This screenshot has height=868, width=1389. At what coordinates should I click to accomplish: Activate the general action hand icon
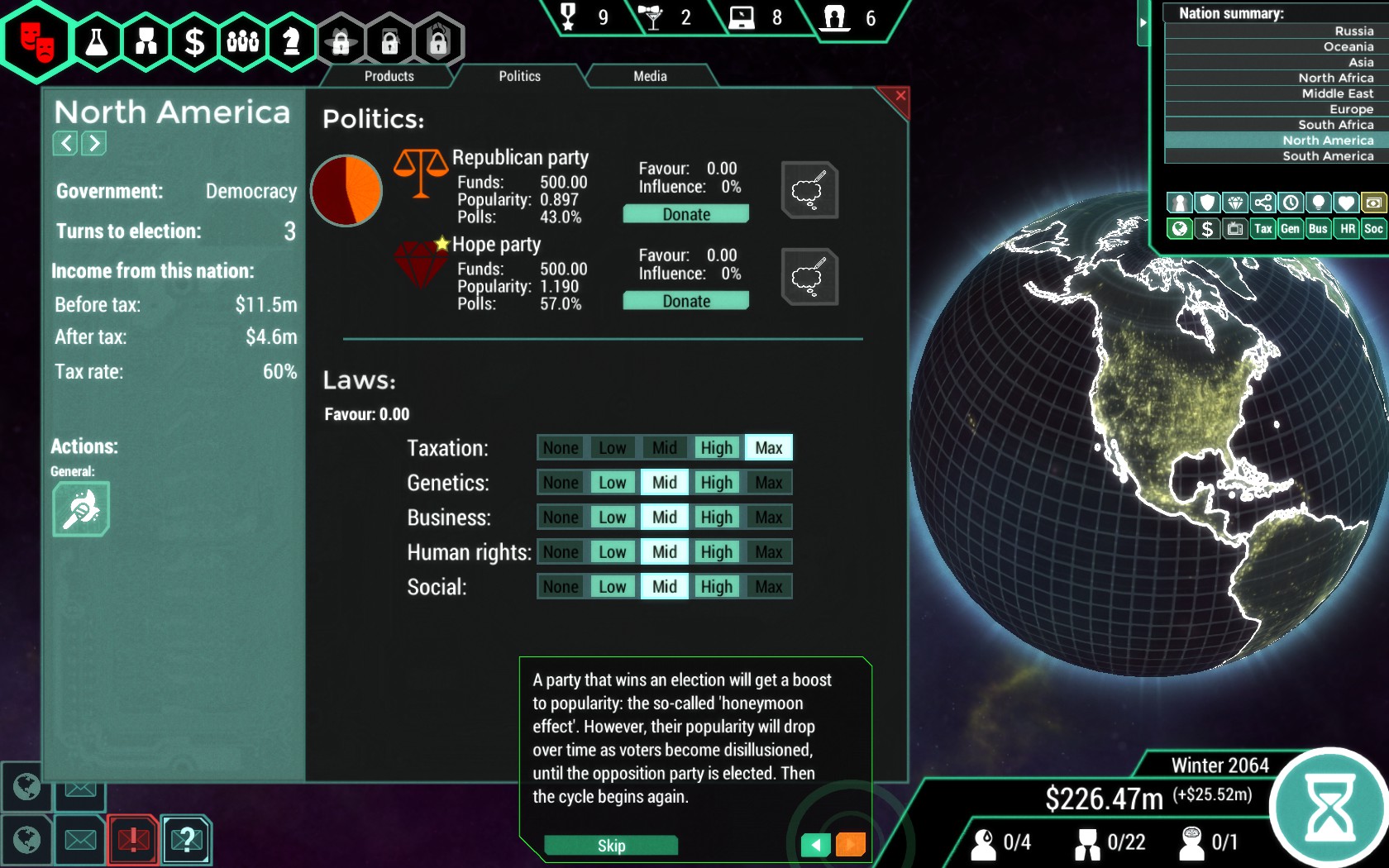[81, 509]
